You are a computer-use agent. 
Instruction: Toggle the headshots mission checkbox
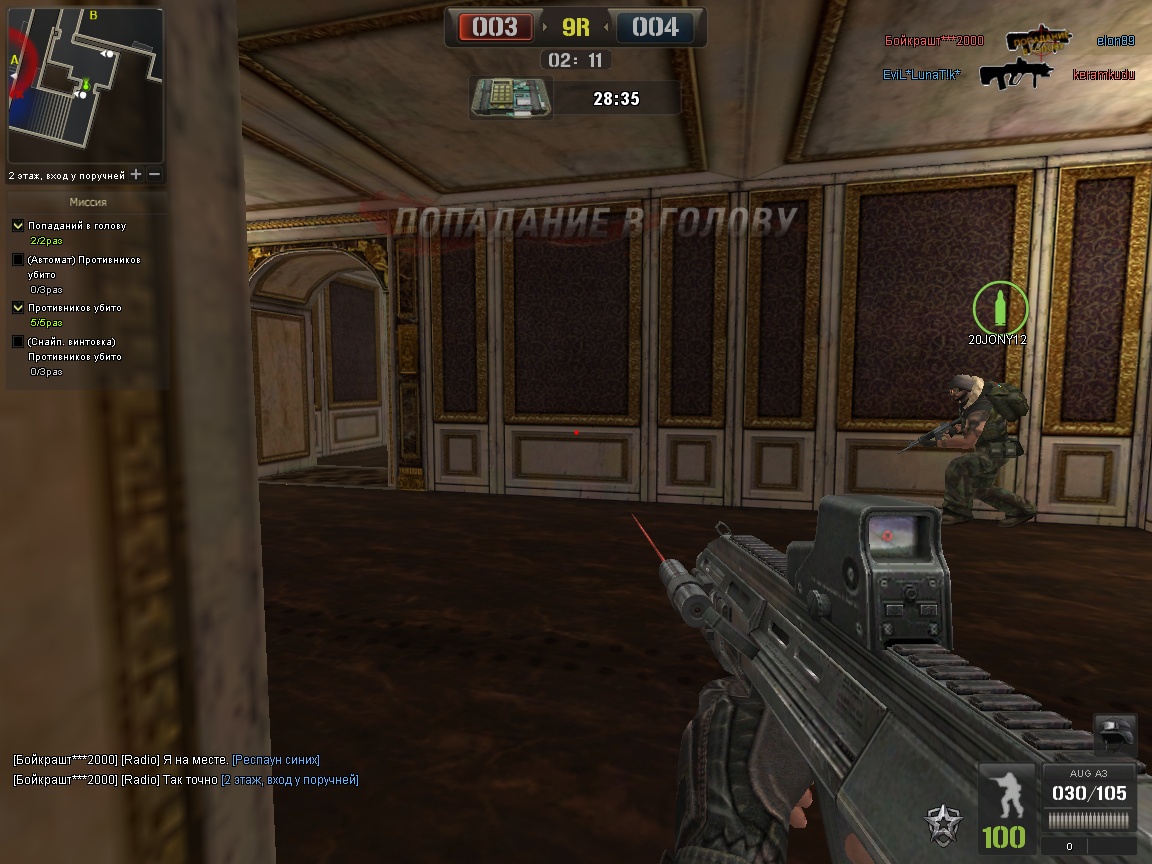pyautogui.click(x=18, y=226)
